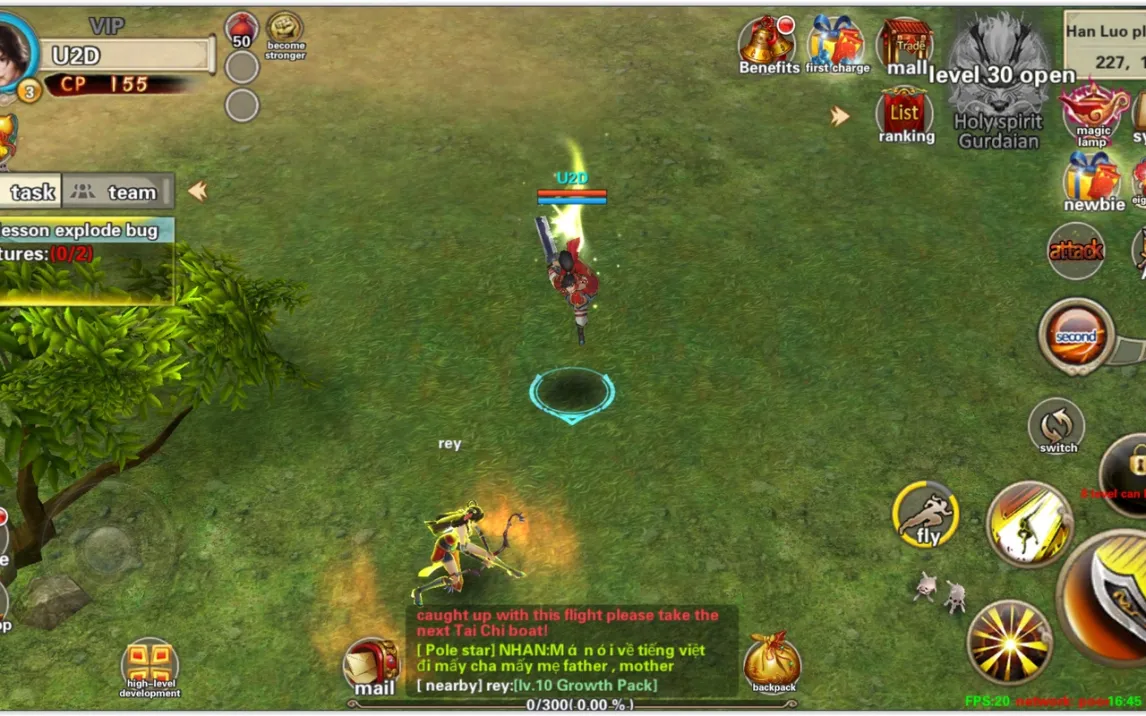
Task: Activate the fly skill
Action: (x=926, y=516)
